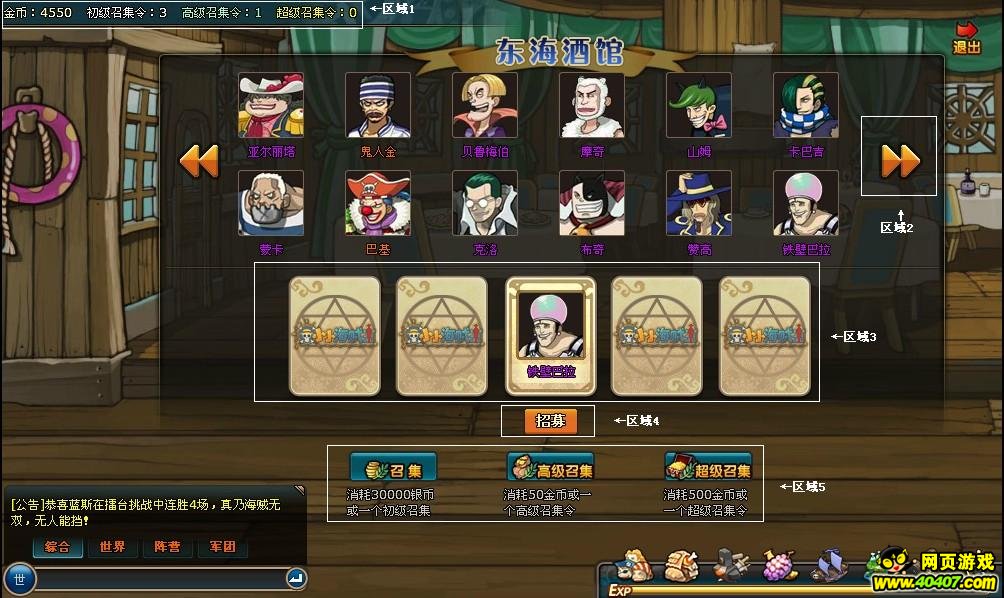Choose the 贝鲁梅伯 portrait
This screenshot has height=598, width=1004.
tap(485, 106)
